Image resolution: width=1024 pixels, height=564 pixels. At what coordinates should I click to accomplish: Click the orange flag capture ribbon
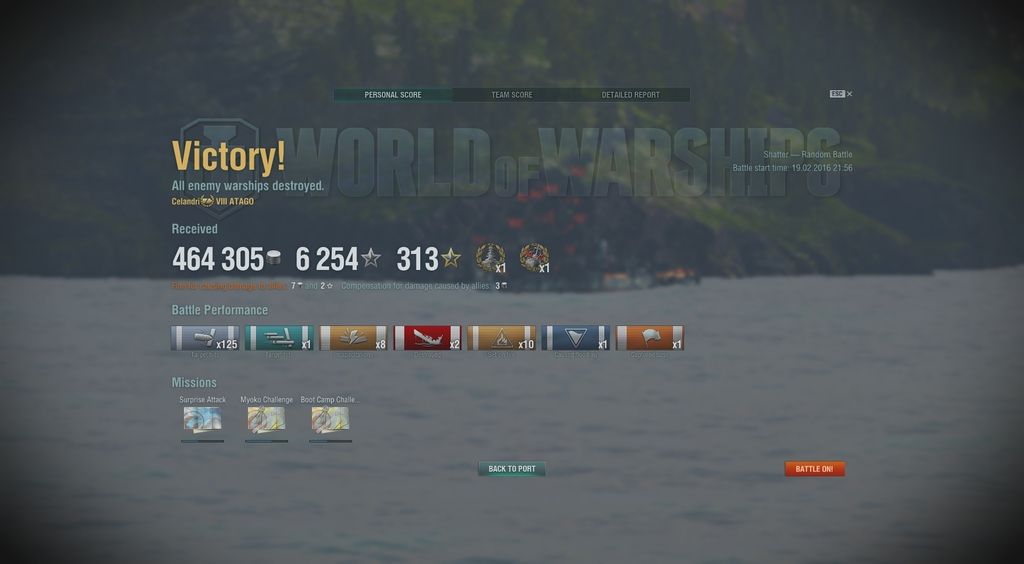[649, 338]
